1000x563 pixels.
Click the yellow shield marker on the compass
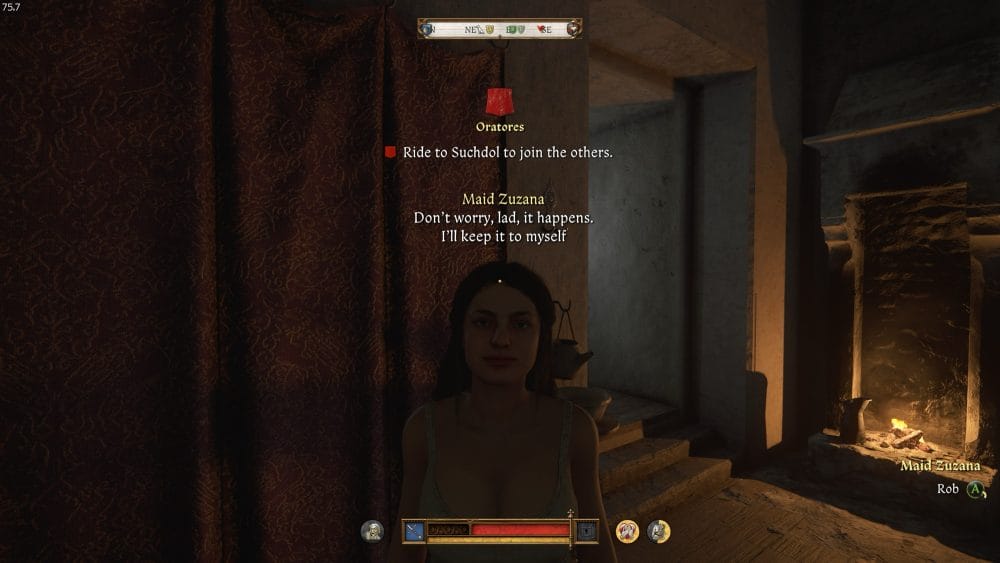click(489, 30)
